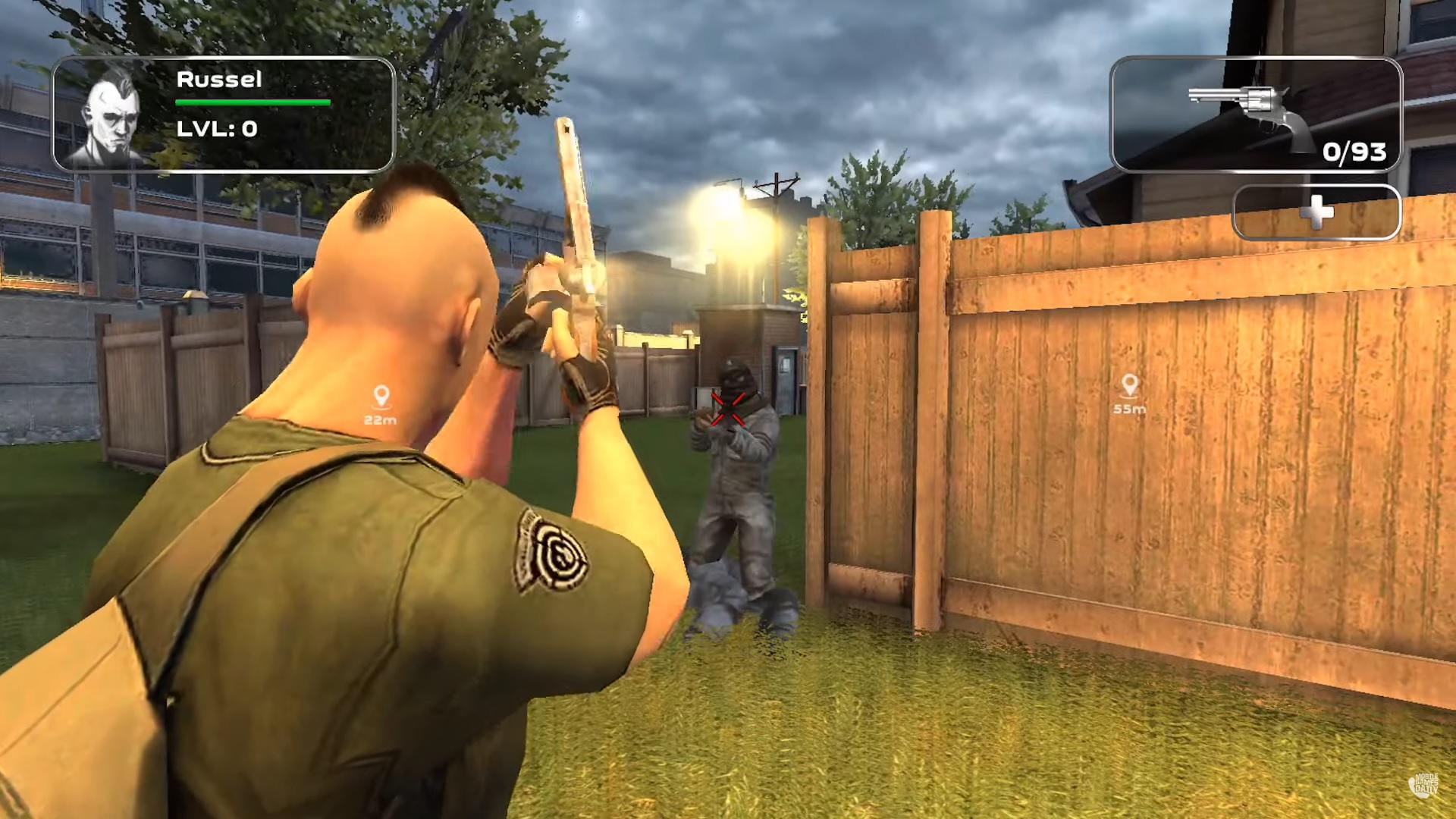The height and width of the screenshot is (819, 1456).
Task: Click the player name Russel
Action: pos(219,79)
